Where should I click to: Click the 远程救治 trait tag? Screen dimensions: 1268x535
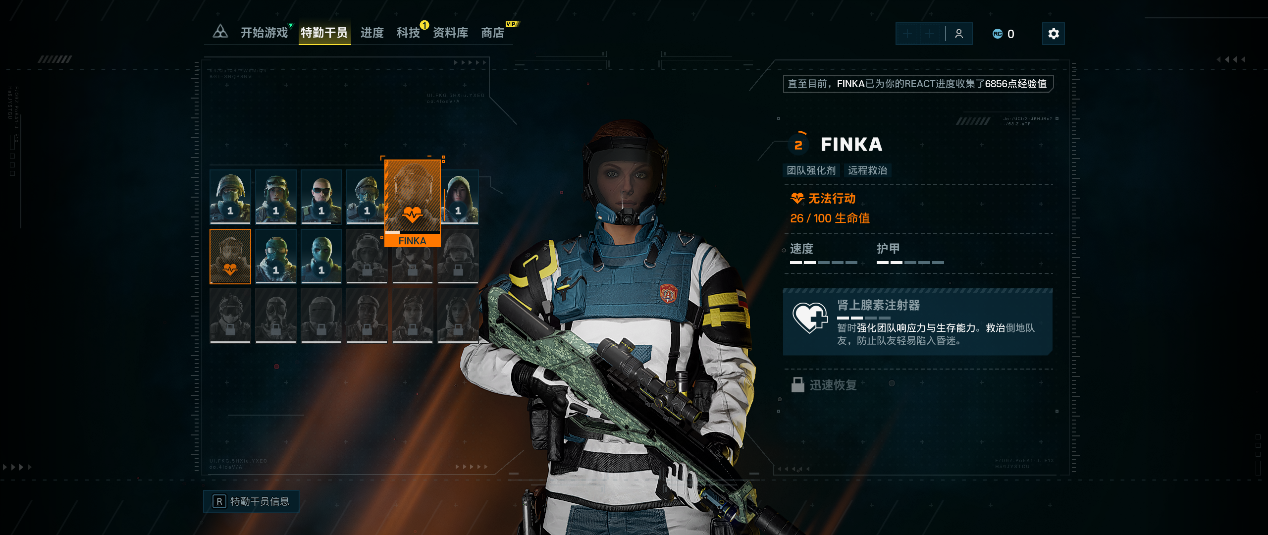click(867, 171)
